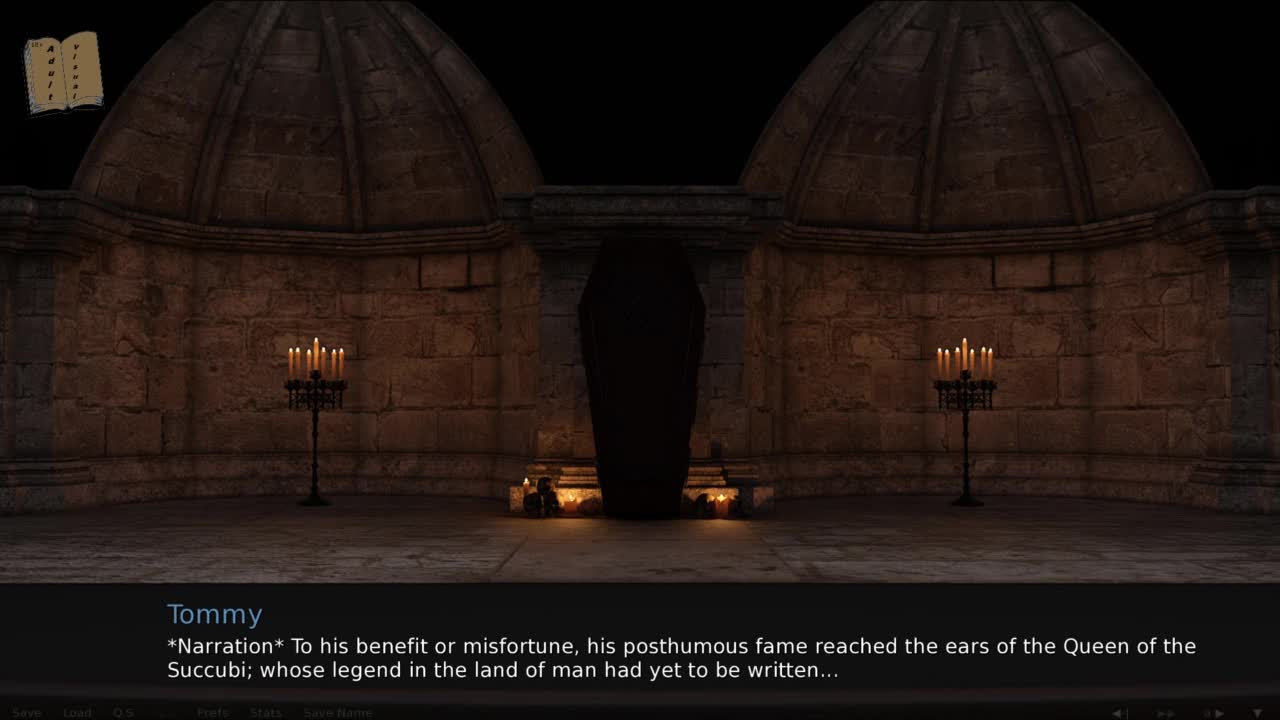Activate the fast-forward skip button
Screen dimensions: 1280x720
[x=1166, y=713]
